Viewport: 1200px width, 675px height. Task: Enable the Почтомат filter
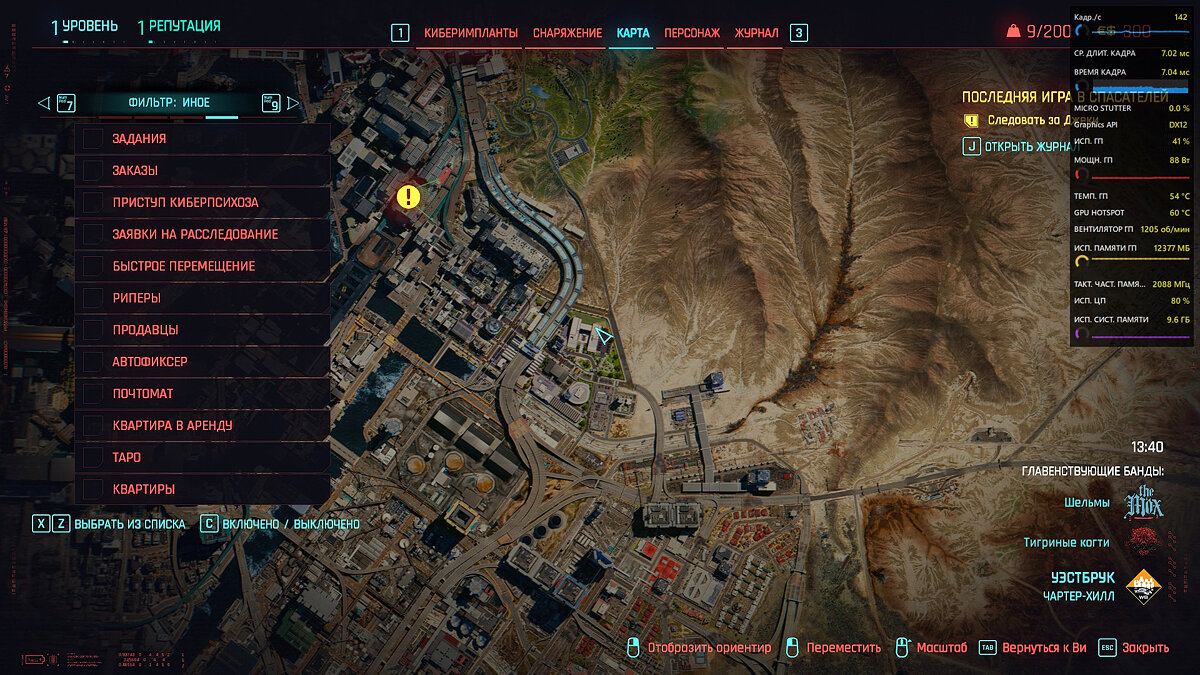tap(94, 394)
